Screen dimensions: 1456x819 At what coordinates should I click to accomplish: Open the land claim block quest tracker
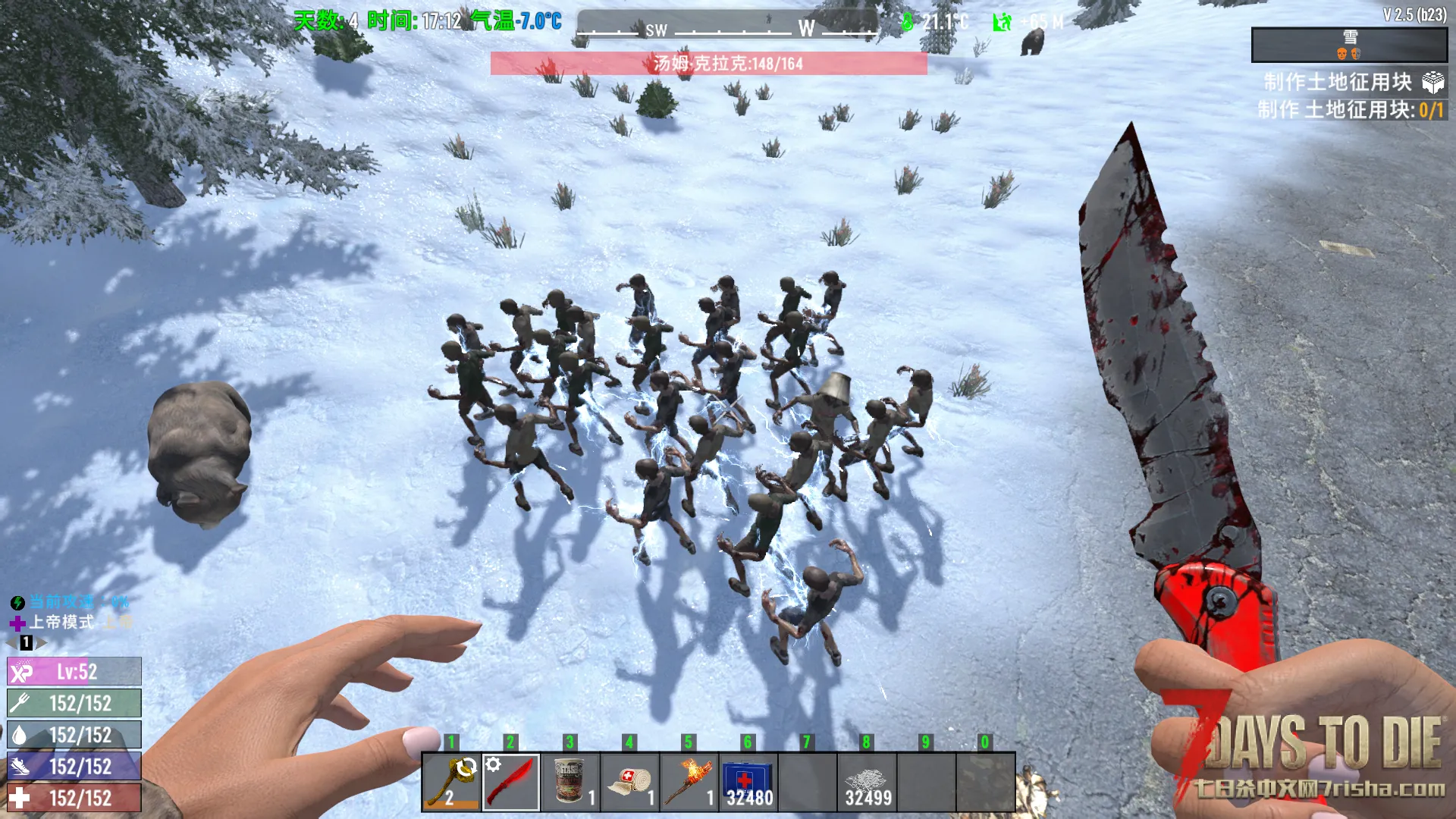coord(1338,82)
